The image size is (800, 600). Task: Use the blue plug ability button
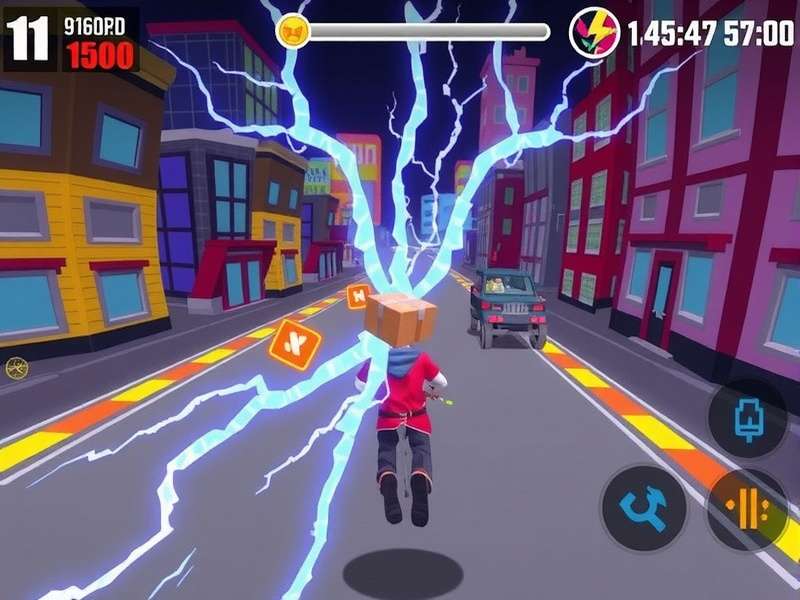(x=748, y=416)
